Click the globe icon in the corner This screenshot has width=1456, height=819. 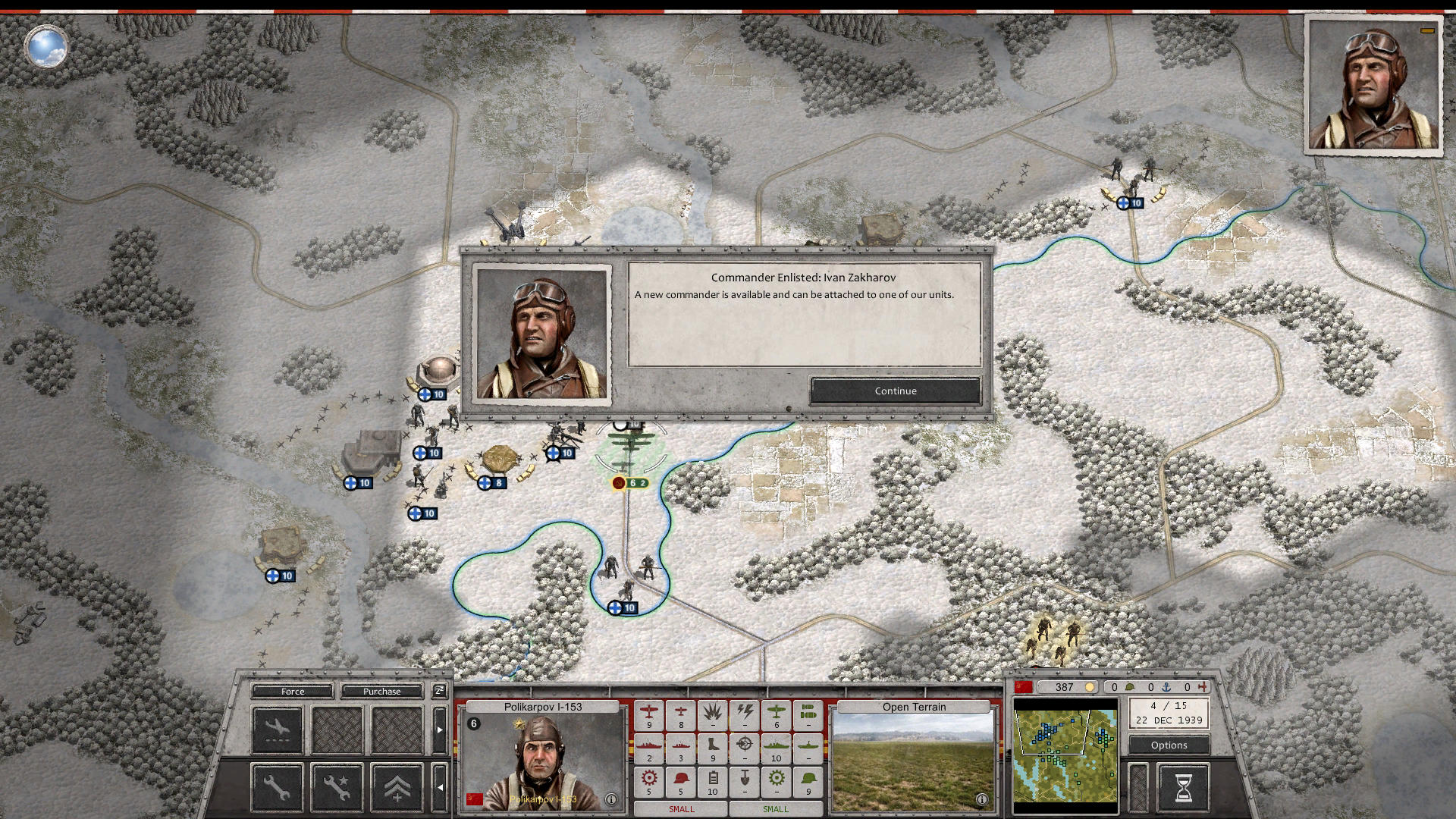[47, 47]
